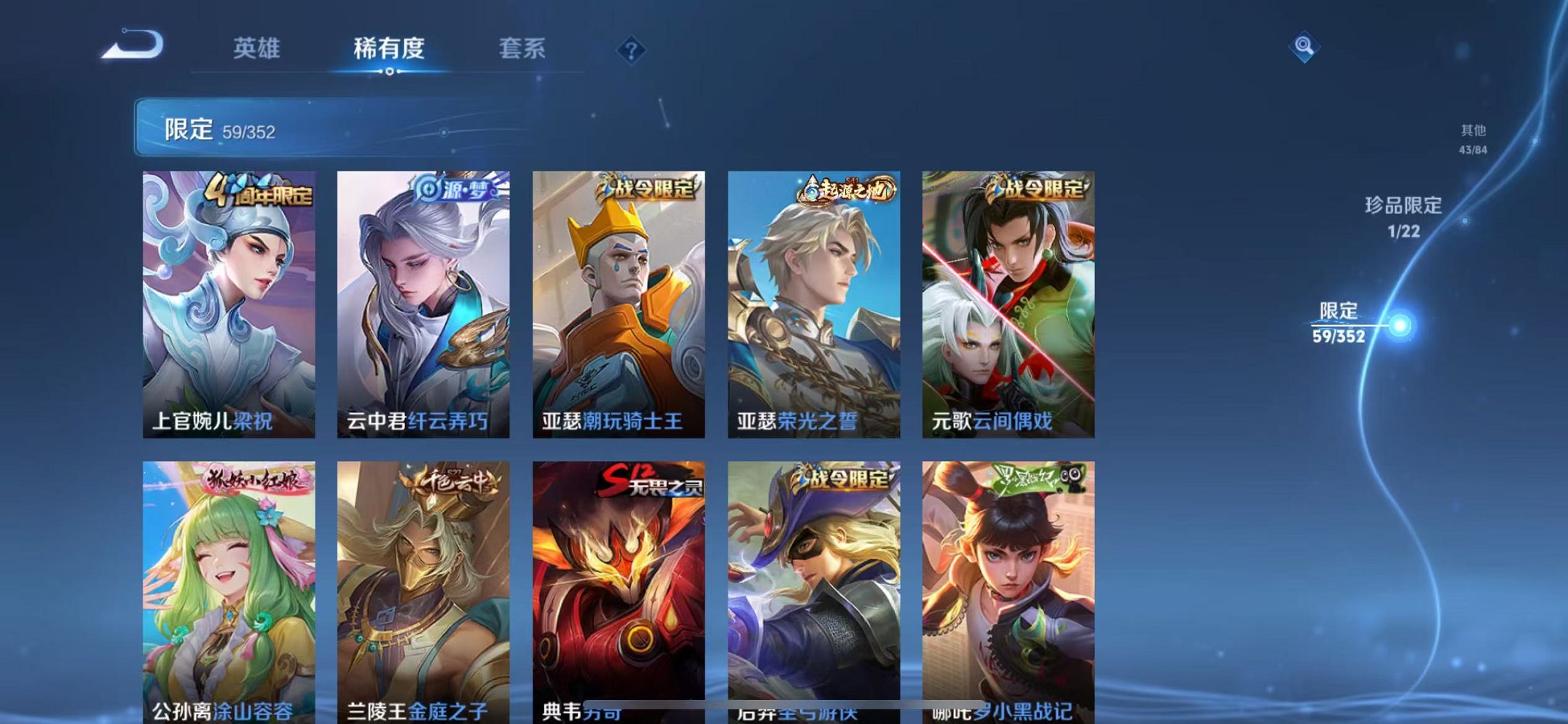Image resolution: width=1568 pixels, height=724 pixels.
Task: Open the help question mark icon
Action: click(630, 49)
